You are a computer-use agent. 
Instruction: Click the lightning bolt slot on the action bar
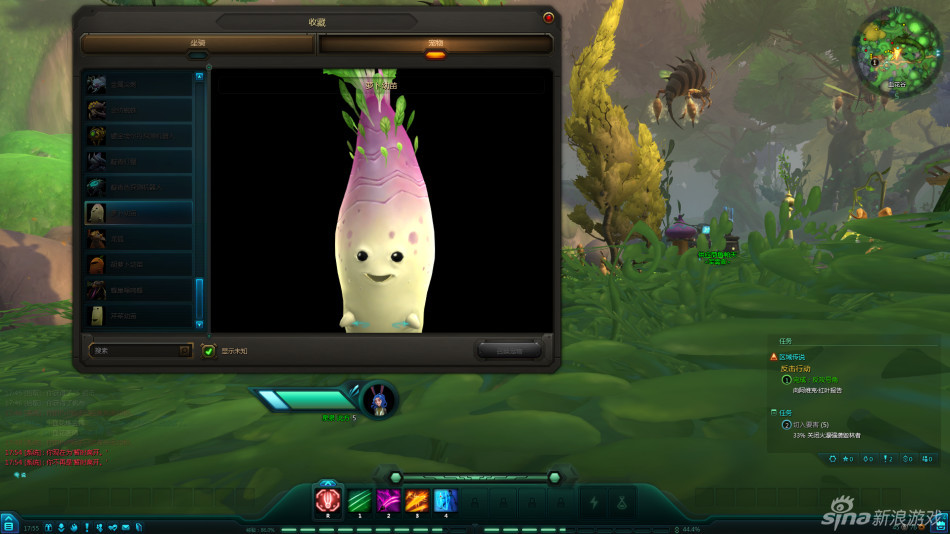point(594,502)
